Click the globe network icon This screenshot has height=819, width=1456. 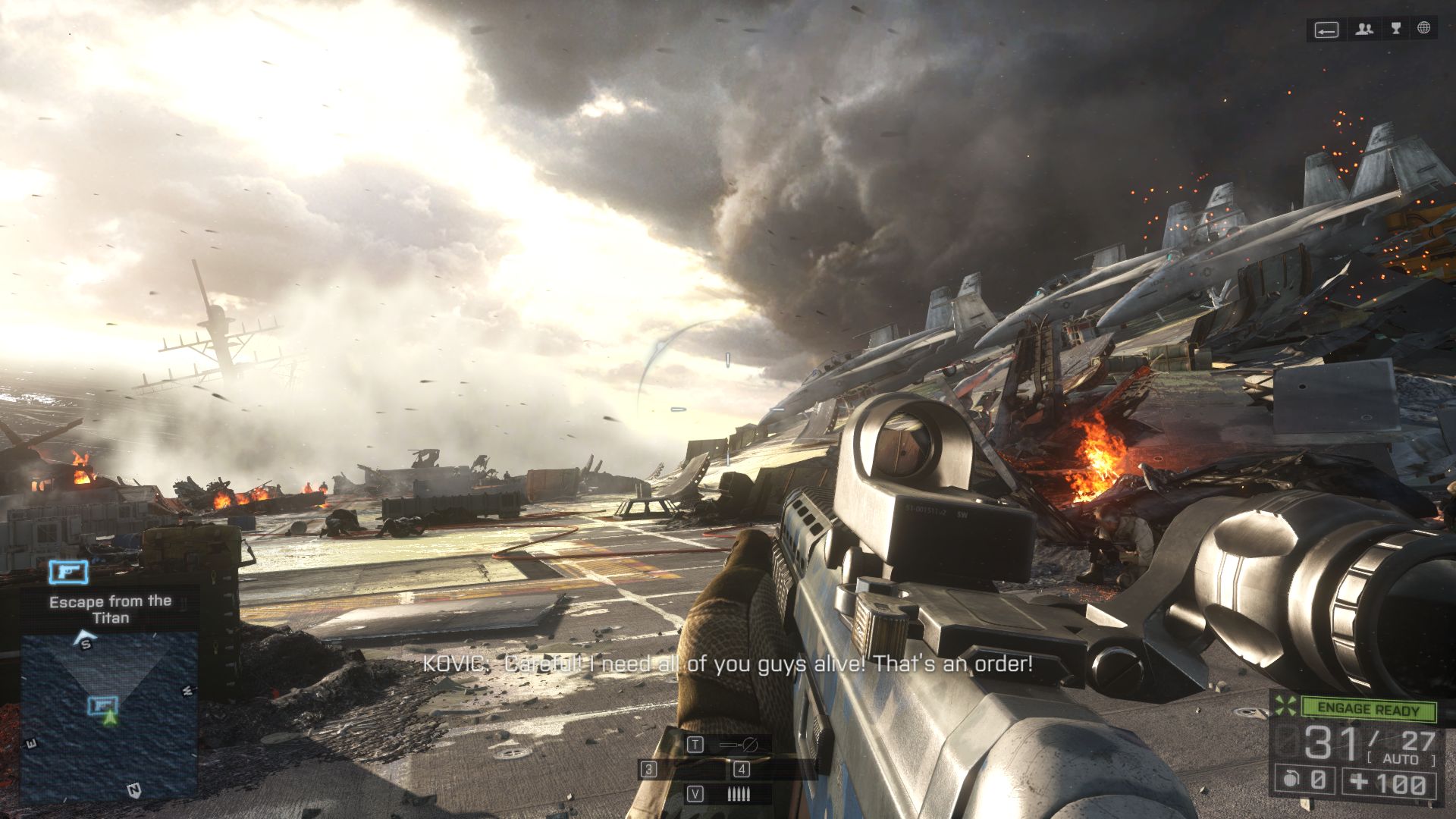pos(1424,29)
